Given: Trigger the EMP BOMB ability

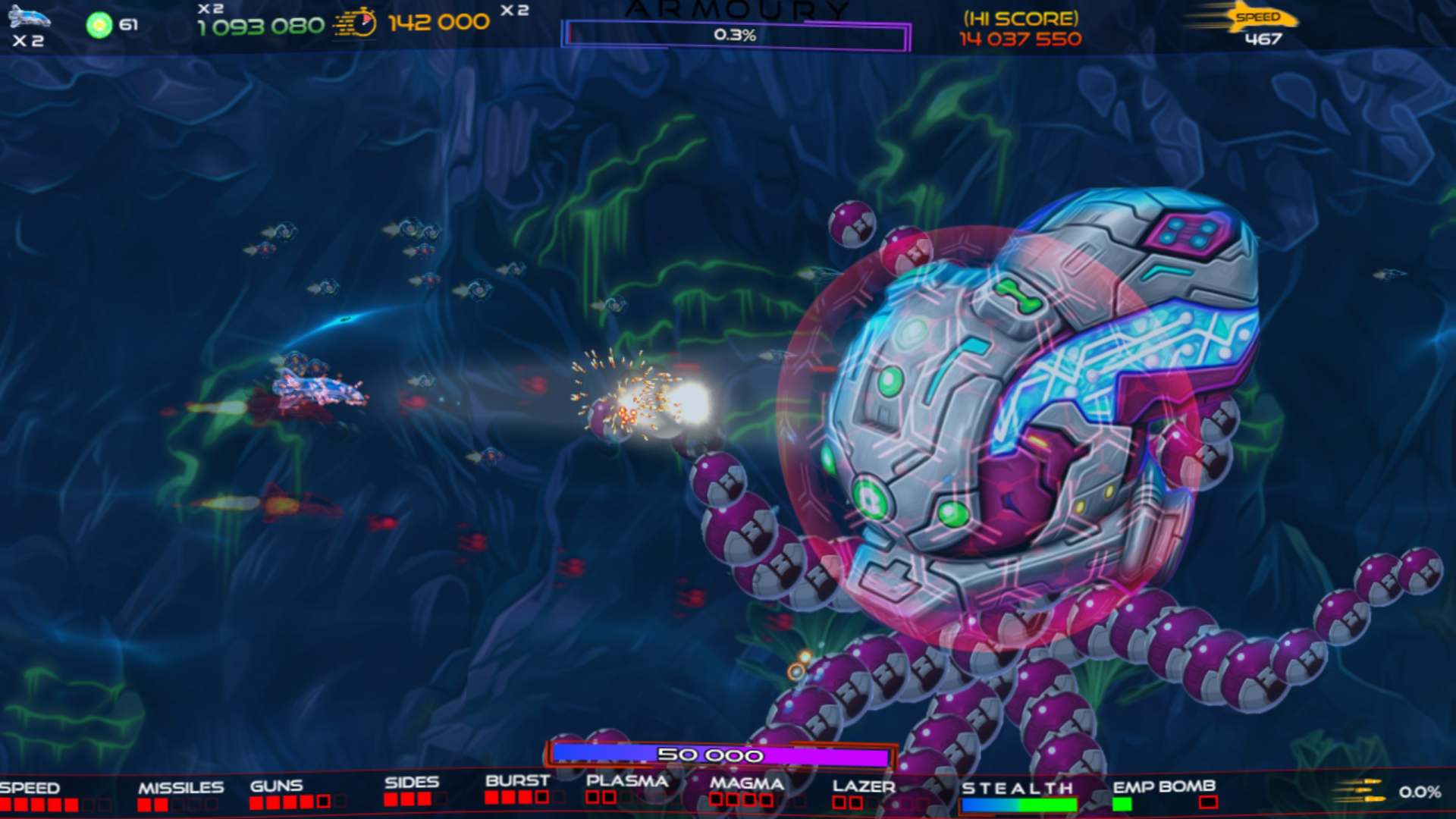Looking at the screenshot, I should point(1163,786).
